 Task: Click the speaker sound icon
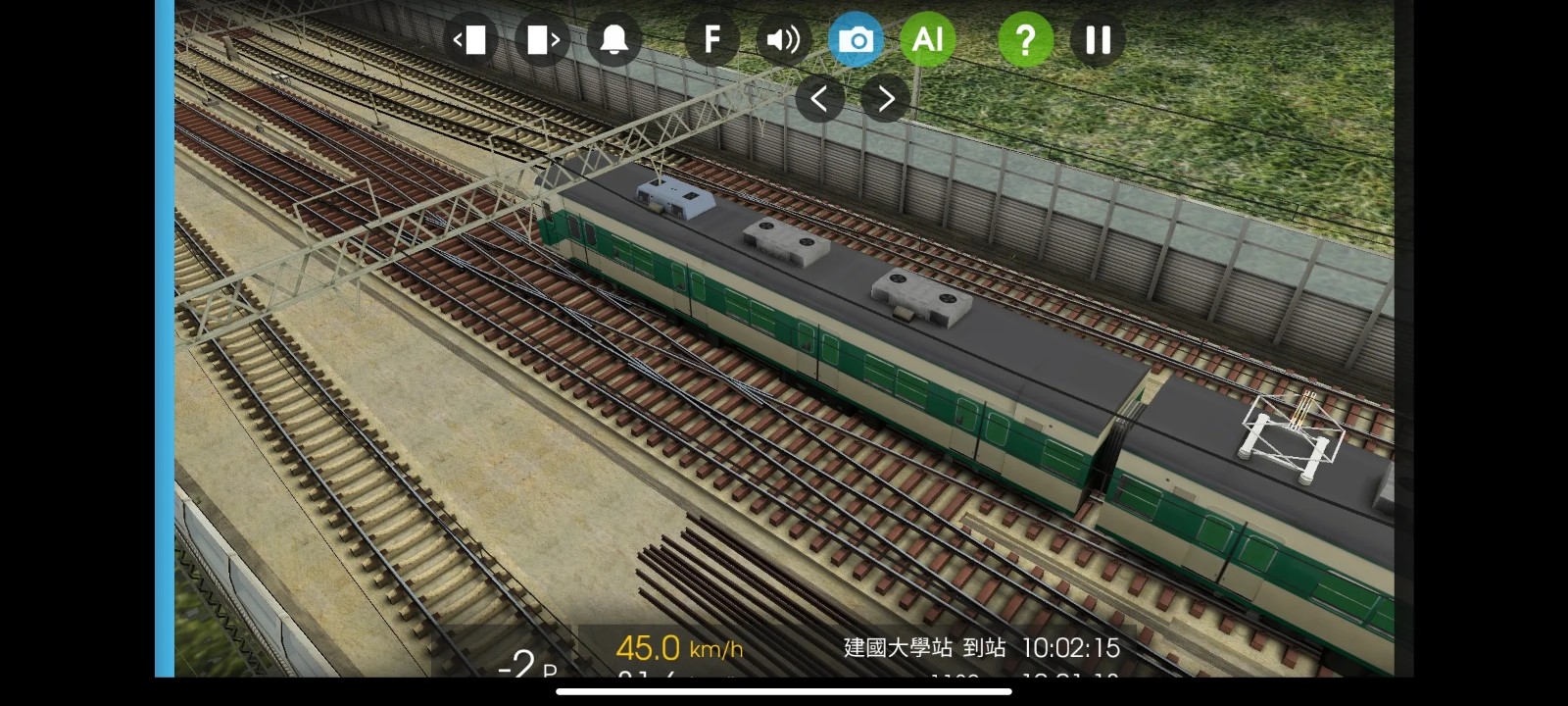(x=783, y=39)
